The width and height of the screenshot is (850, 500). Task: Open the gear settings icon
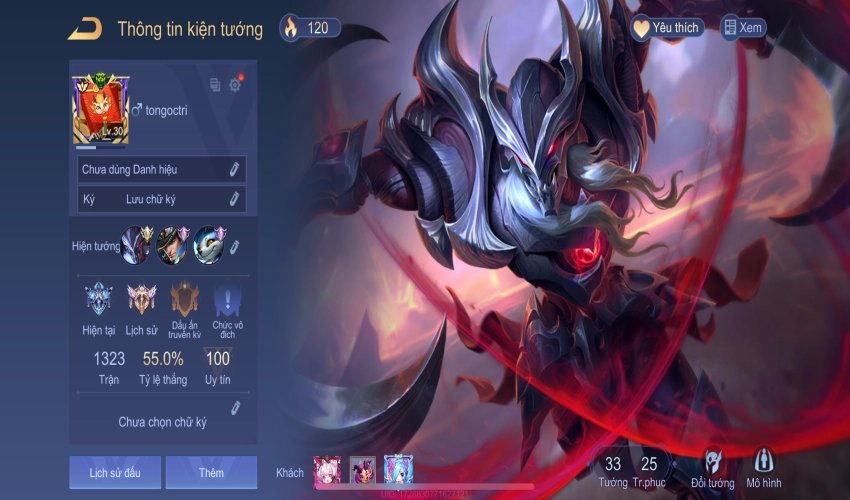235,85
